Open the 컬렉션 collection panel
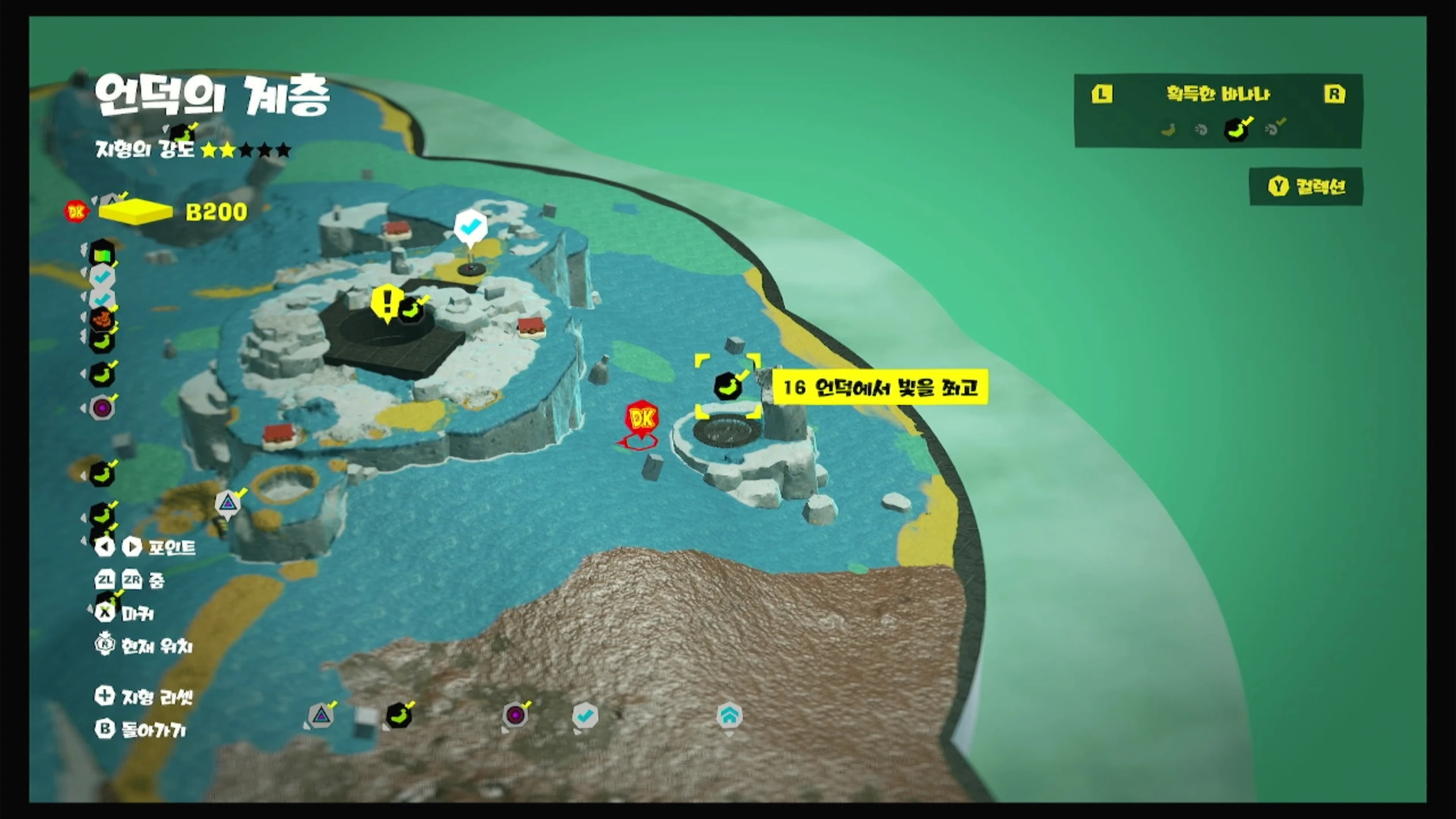The height and width of the screenshot is (819, 1456). (x=1306, y=187)
